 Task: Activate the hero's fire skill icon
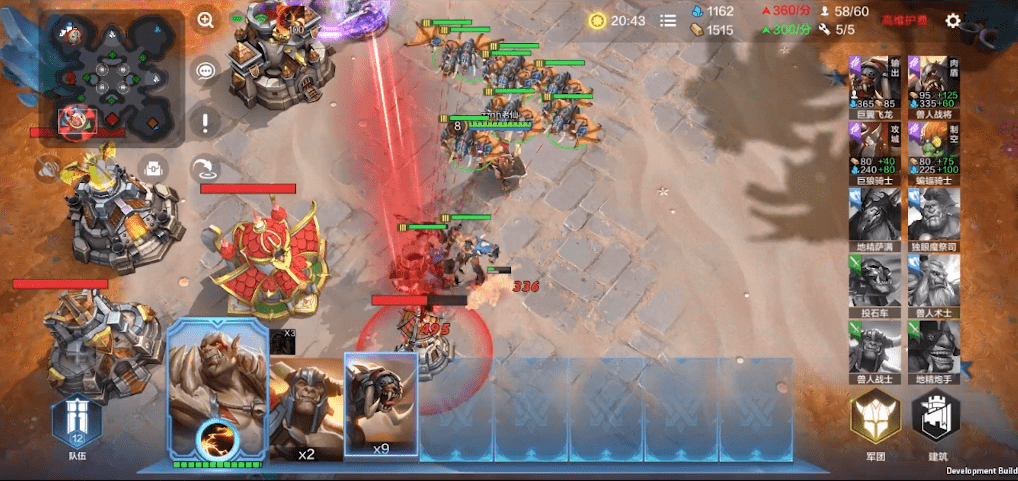(215, 438)
